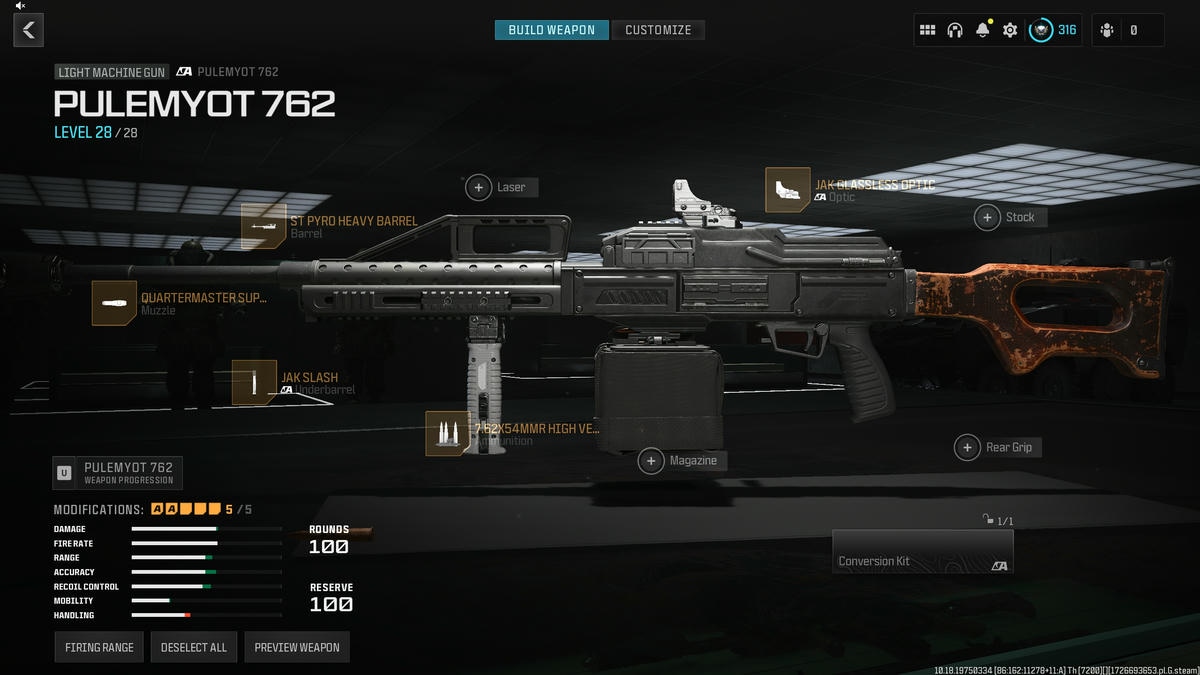Open settings with the gear icon
This screenshot has height=675, width=1200.
(x=1010, y=30)
